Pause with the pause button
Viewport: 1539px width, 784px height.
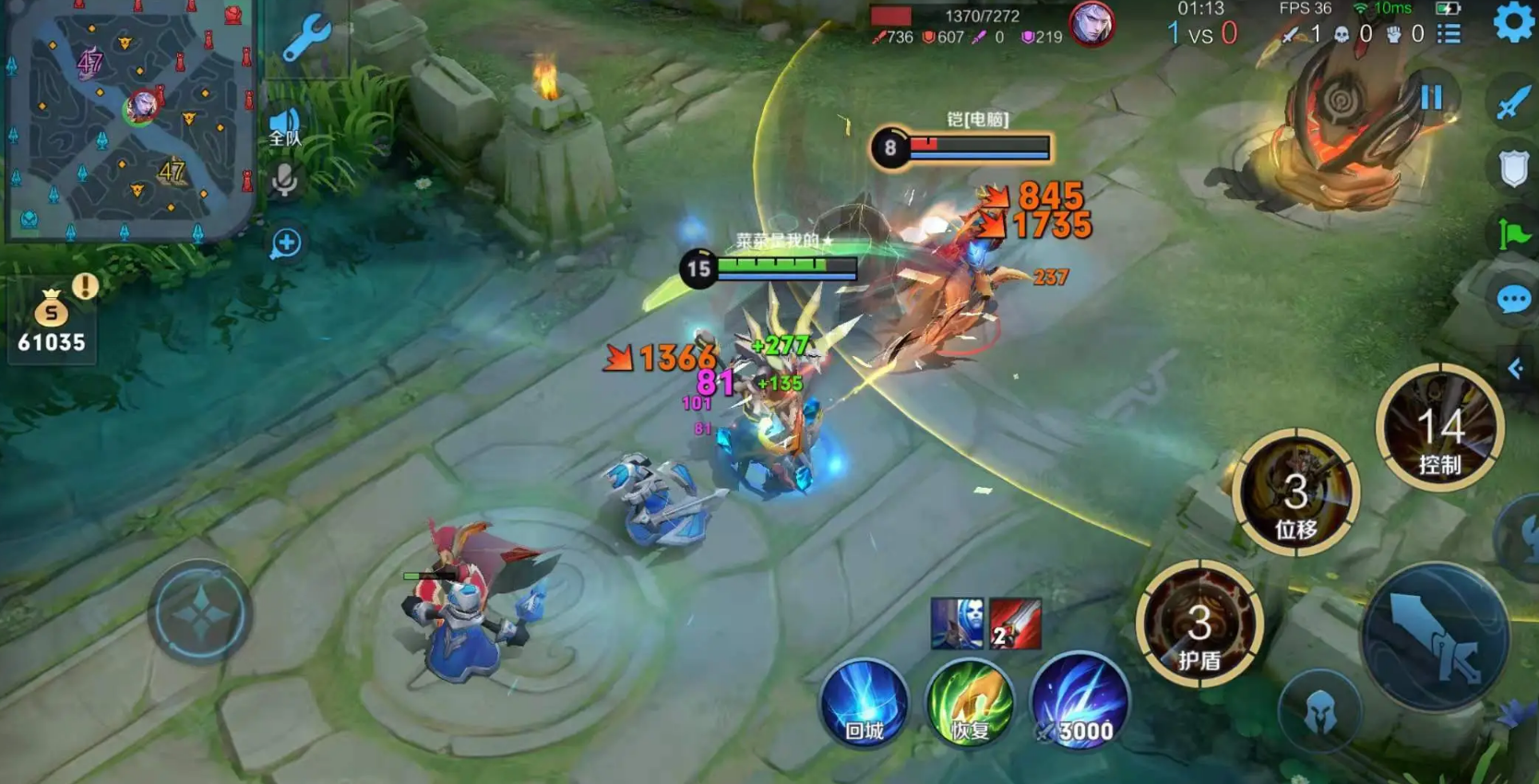click(x=1431, y=97)
